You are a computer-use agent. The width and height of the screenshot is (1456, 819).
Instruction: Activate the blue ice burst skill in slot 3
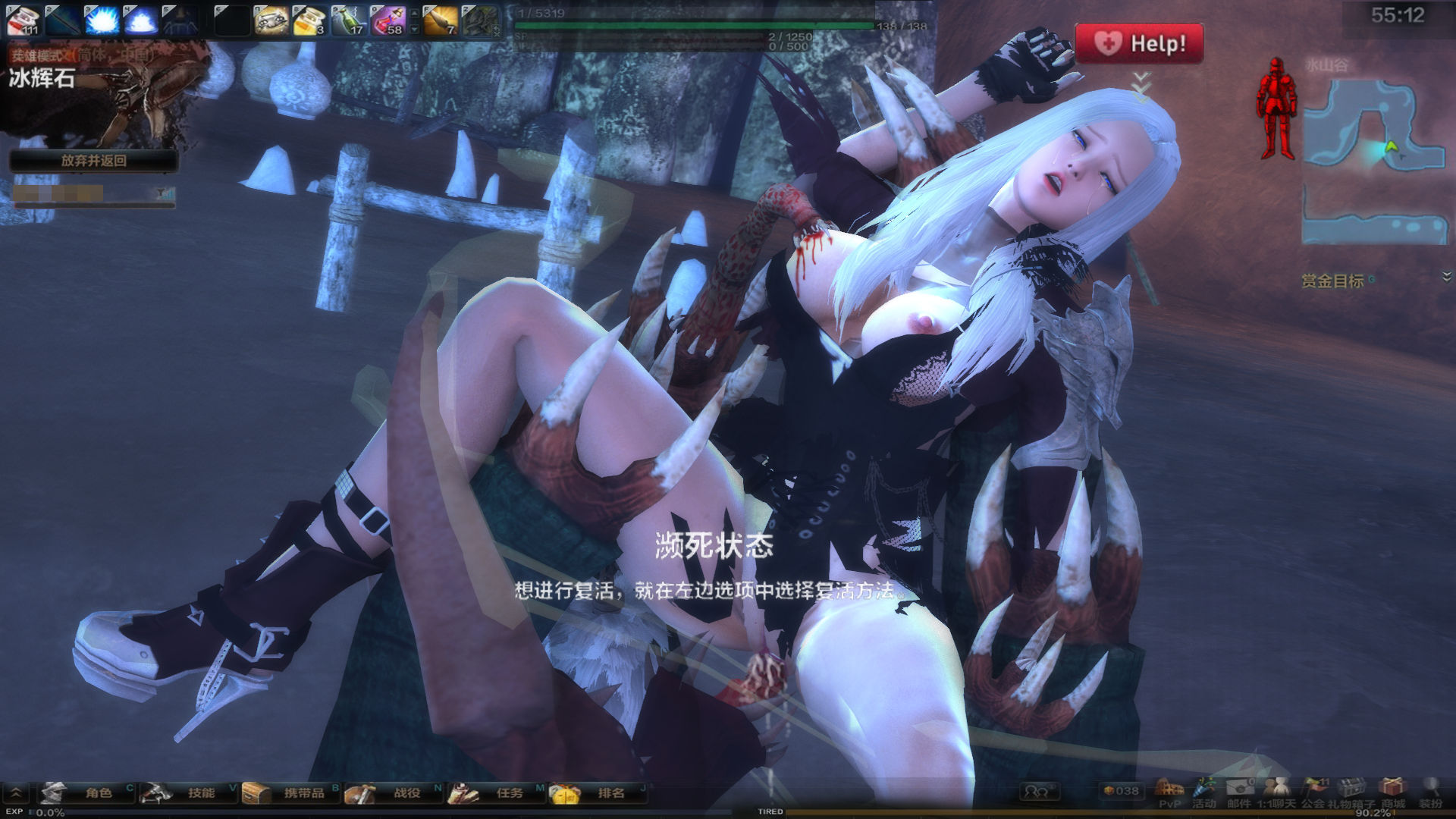coord(102,20)
